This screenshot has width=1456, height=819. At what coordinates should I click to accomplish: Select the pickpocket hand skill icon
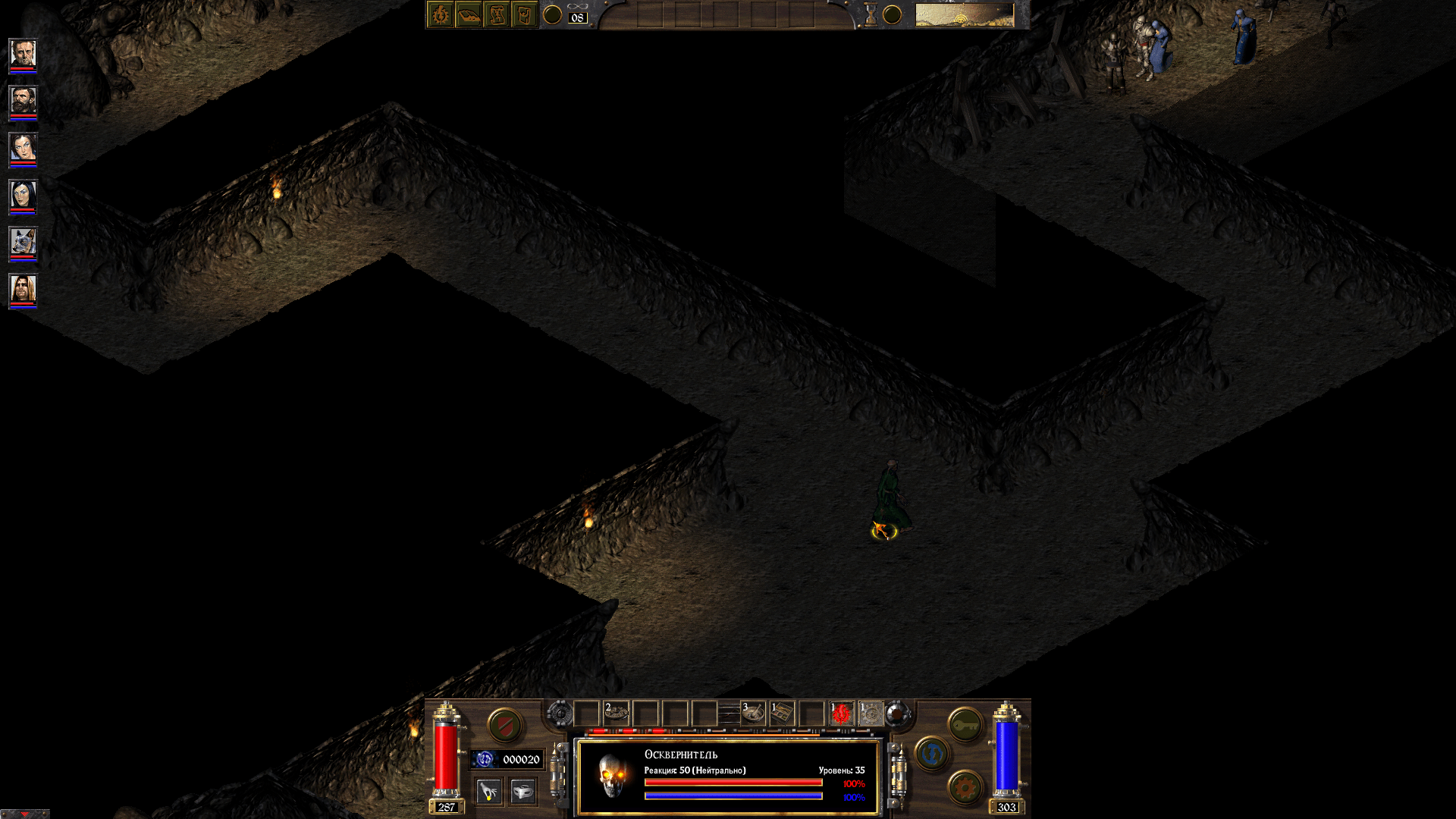click(x=489, y=792)
